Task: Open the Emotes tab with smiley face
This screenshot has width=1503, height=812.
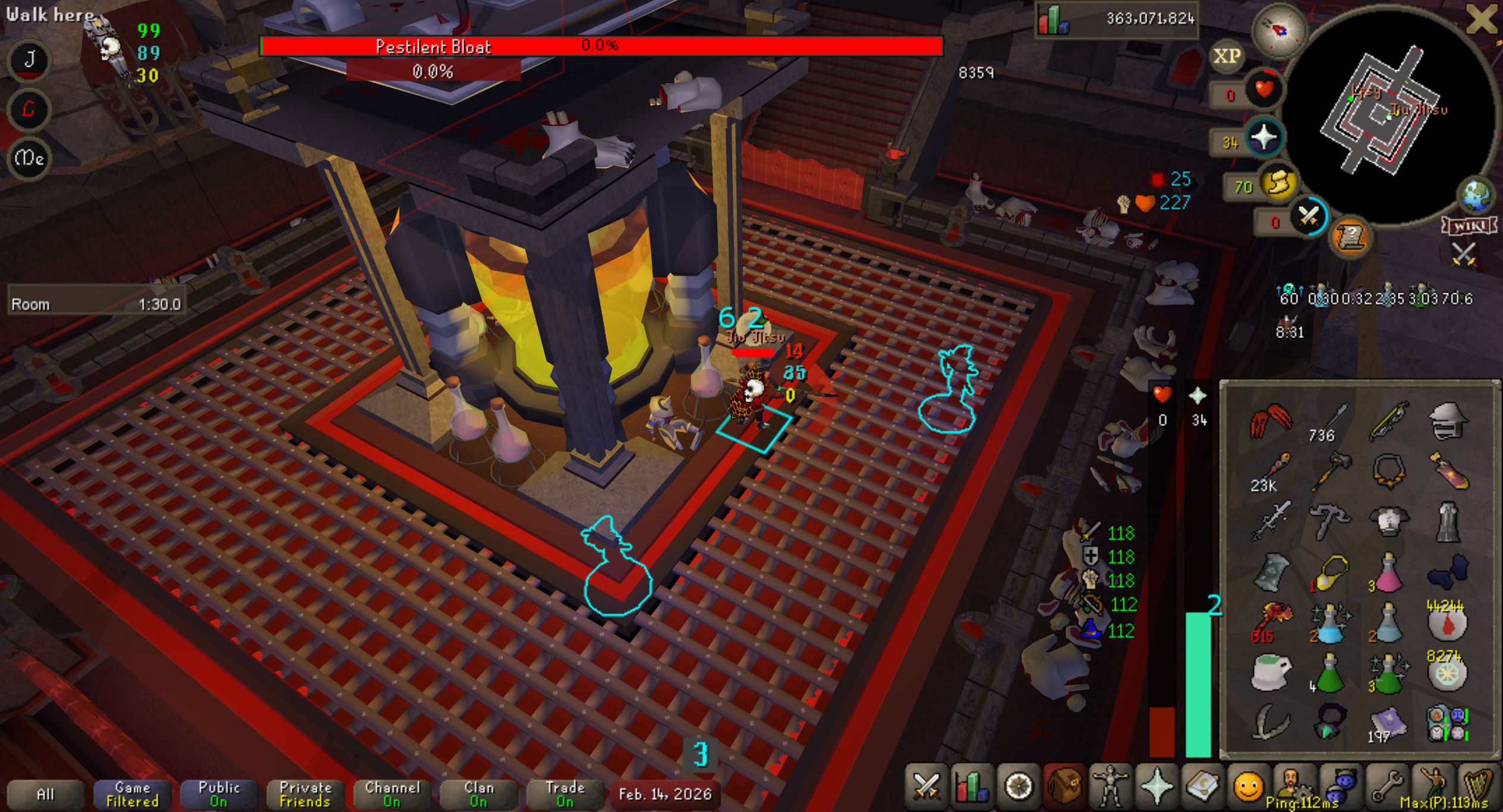Action: point(1247,787)
